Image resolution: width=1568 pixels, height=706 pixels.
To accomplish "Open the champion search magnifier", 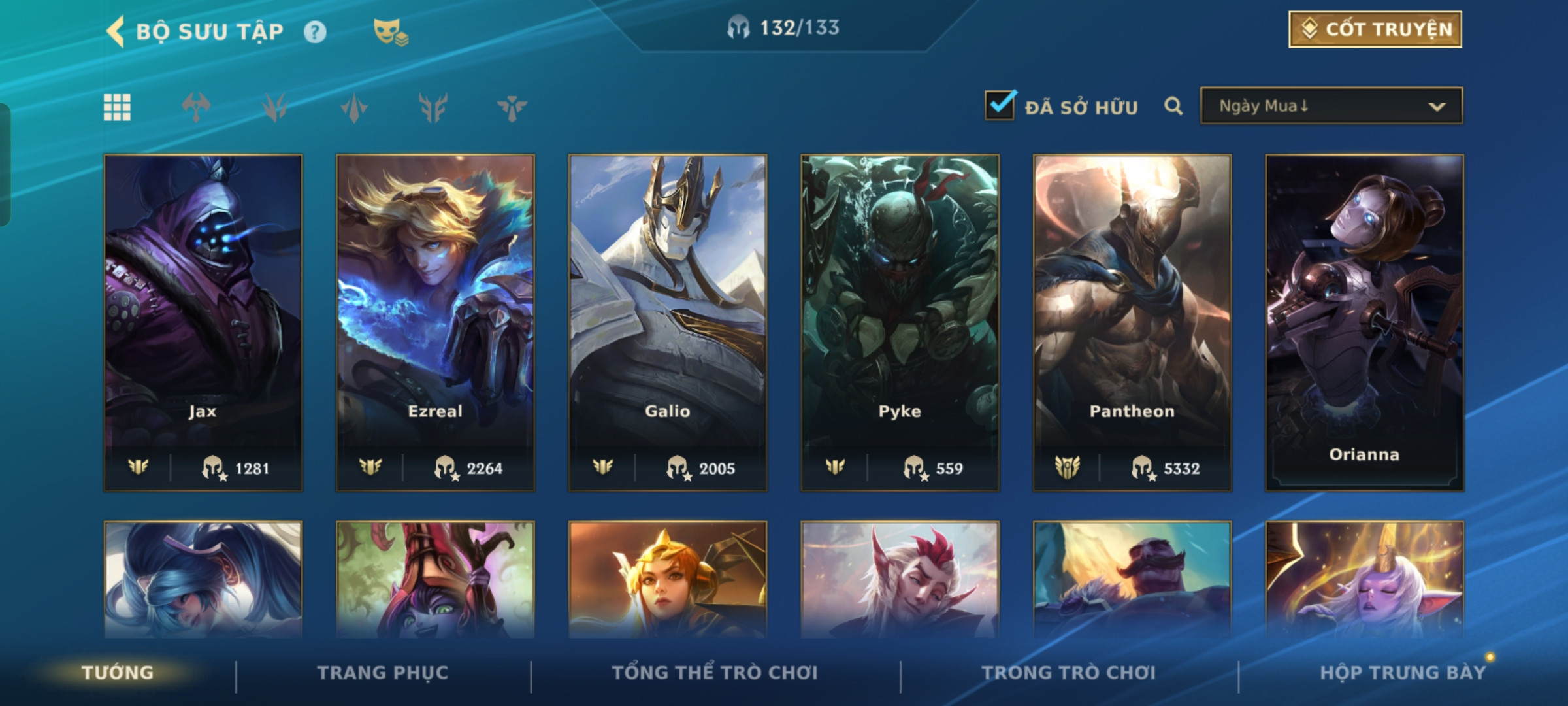I will [x=1173, y=106].
